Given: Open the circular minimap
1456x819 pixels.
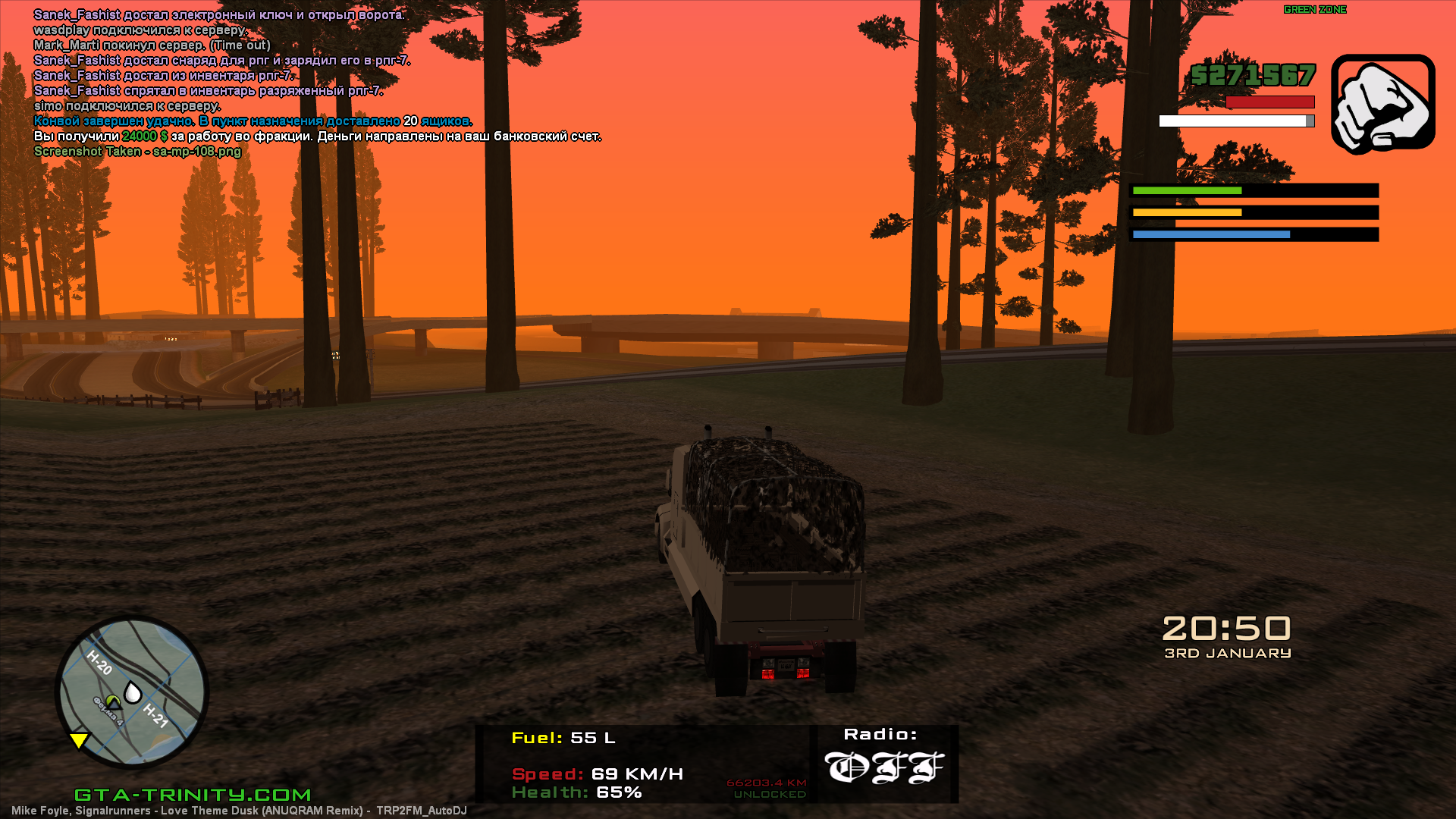Looking at the screenshot, I should pyautogui.click(x=132, y=692).
